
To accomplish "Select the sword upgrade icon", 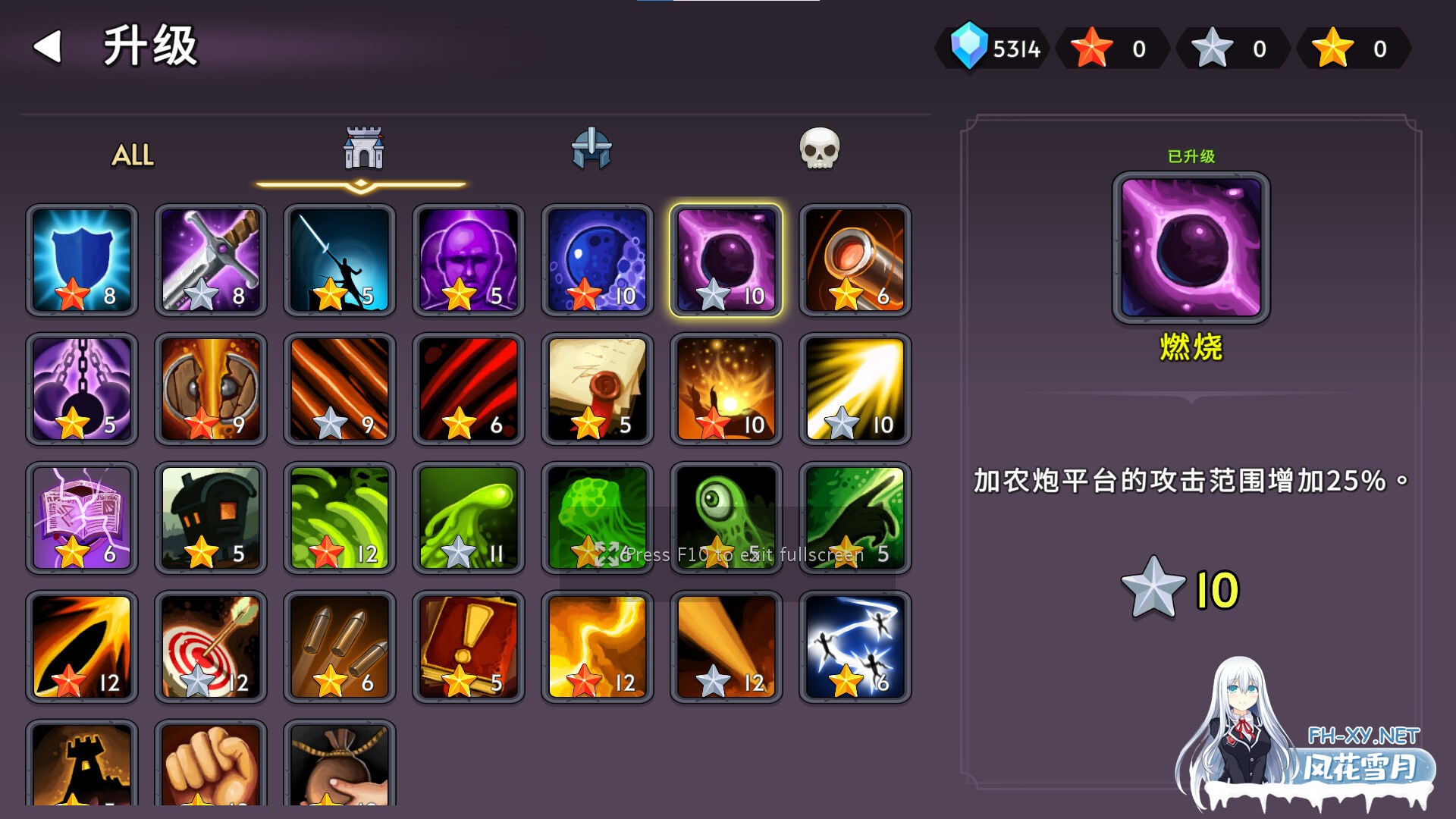I will coord(210,260).
